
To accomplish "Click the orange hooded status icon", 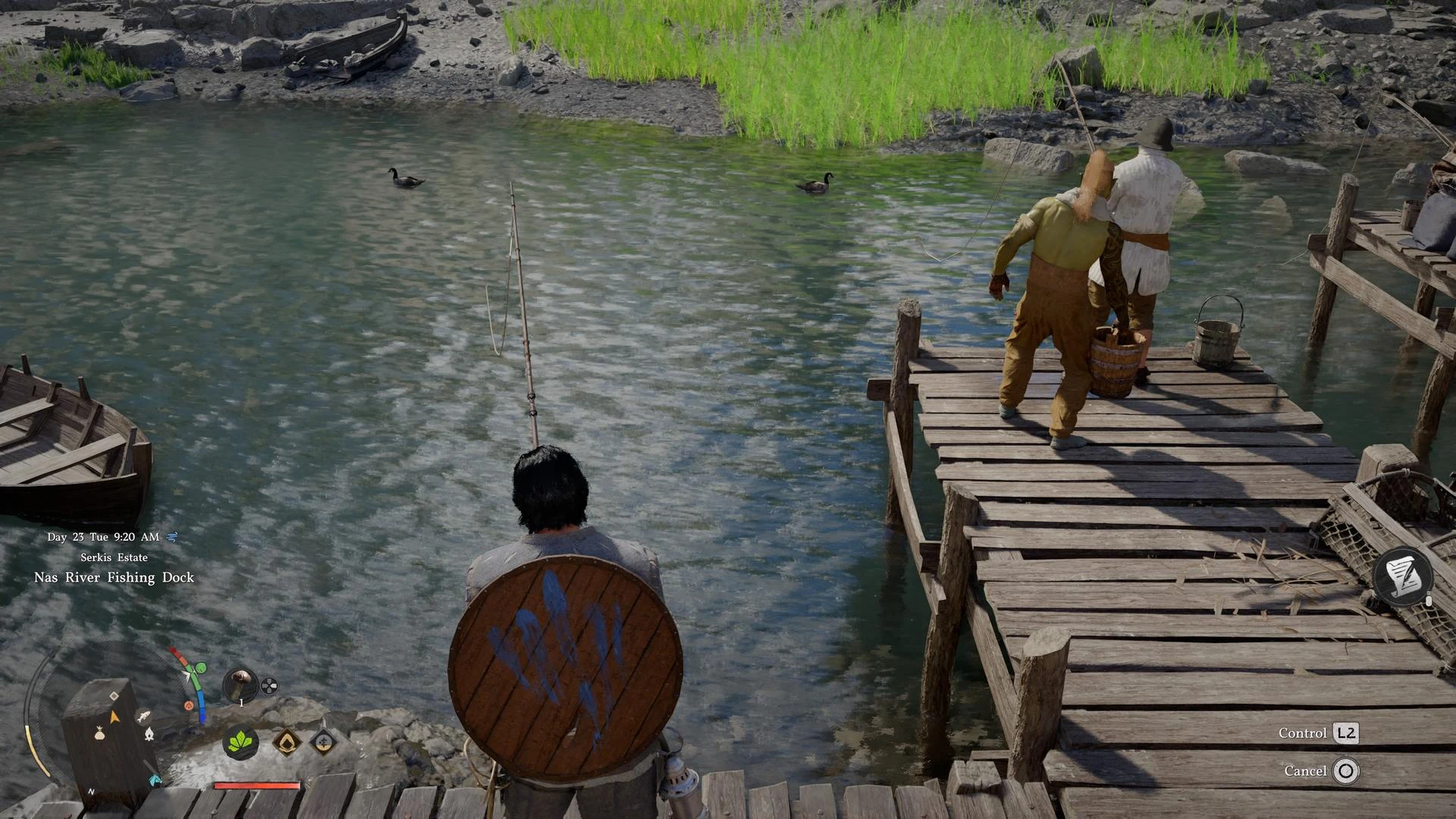I will click(x=286, y=741).
